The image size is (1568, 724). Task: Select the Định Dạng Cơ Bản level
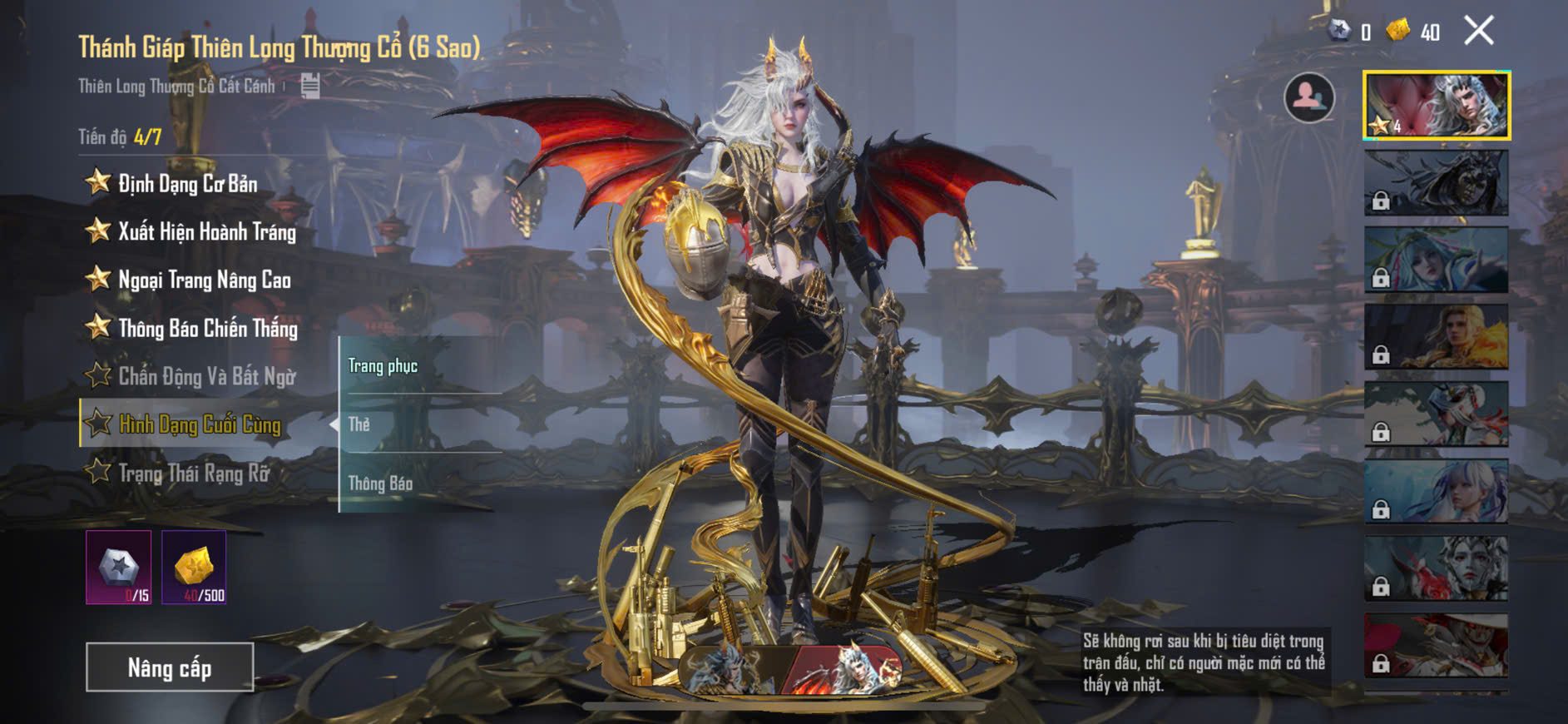tap(187, 184)
